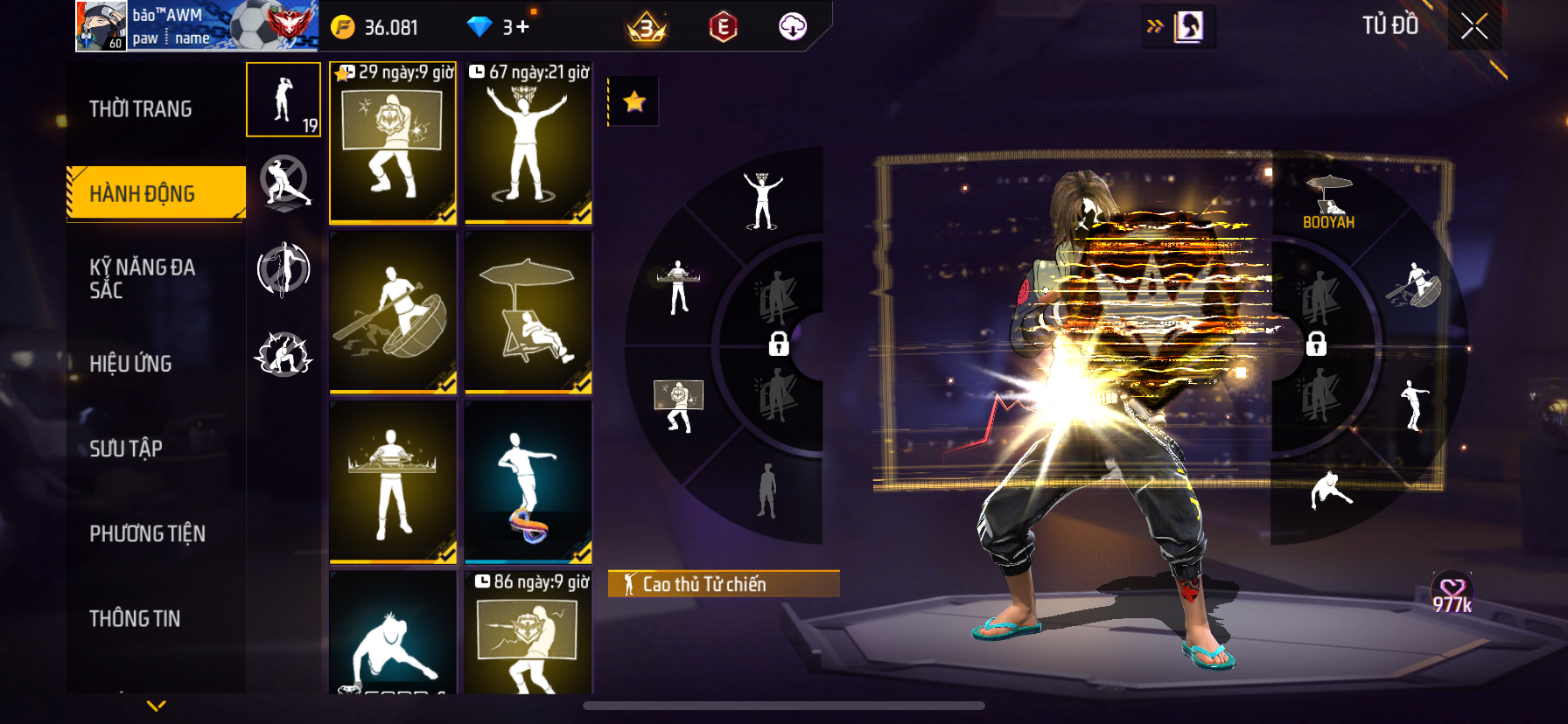Add diamonds with the plus button
This screenshot has height=724, width=1568.
(522, 27)
